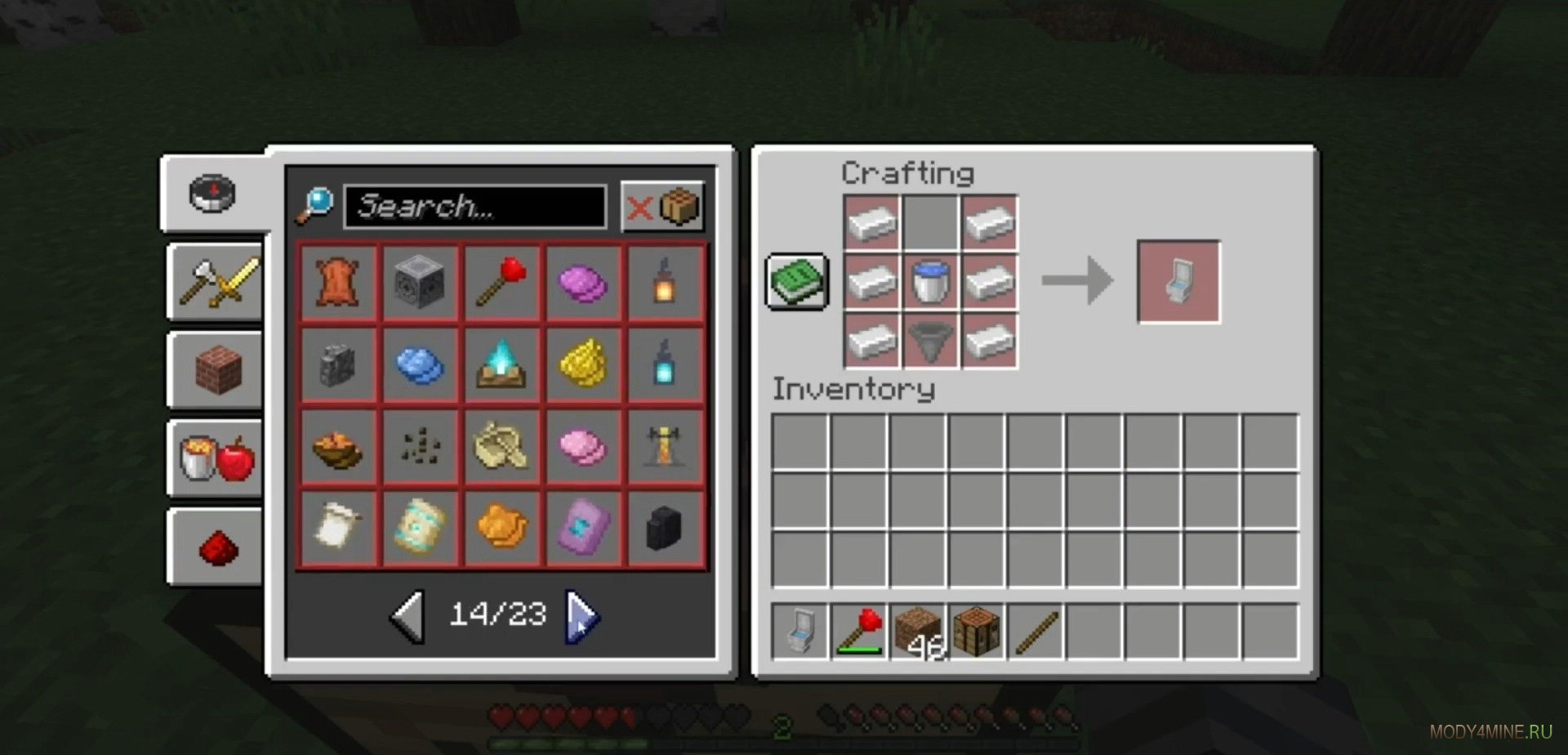1568x755 pixels.
Task: Click the recipe book Search field
Action: point(474,206)
